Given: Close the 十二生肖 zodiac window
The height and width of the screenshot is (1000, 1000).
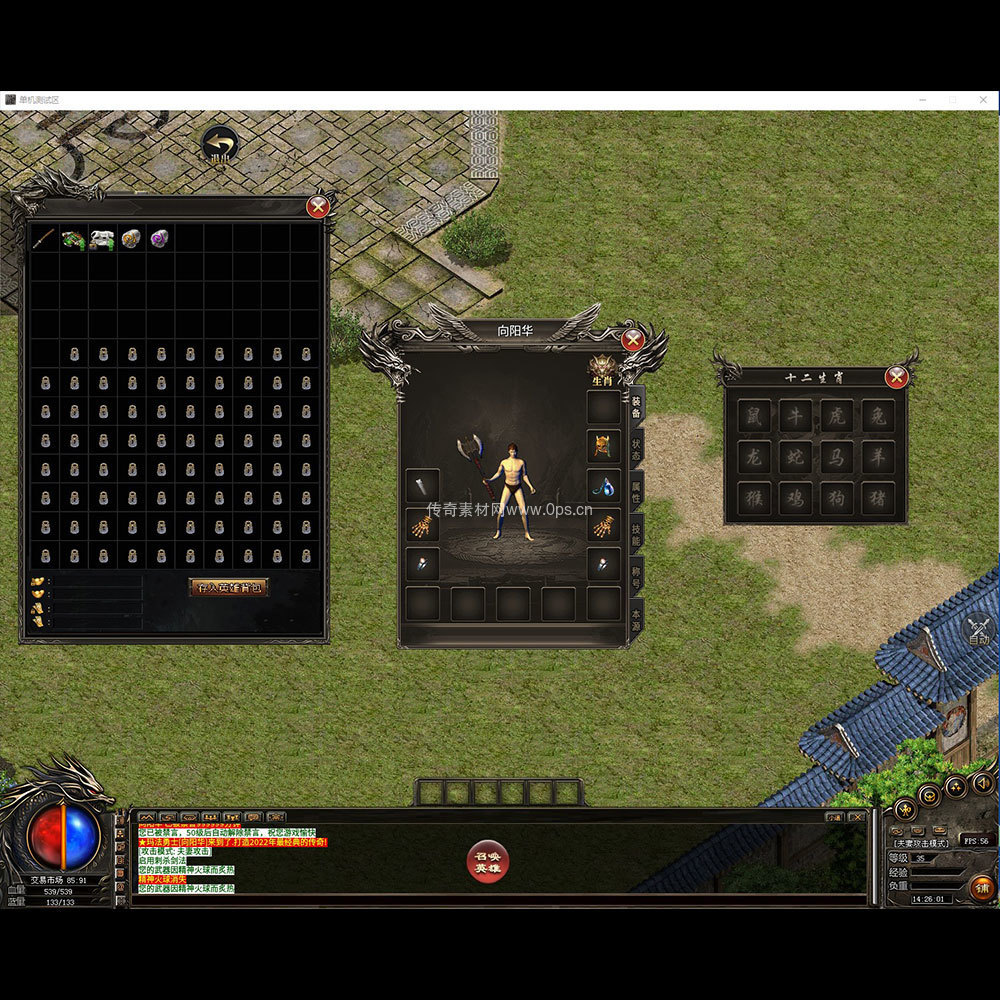Looking at the screenshot, I should tap(896, 377).
